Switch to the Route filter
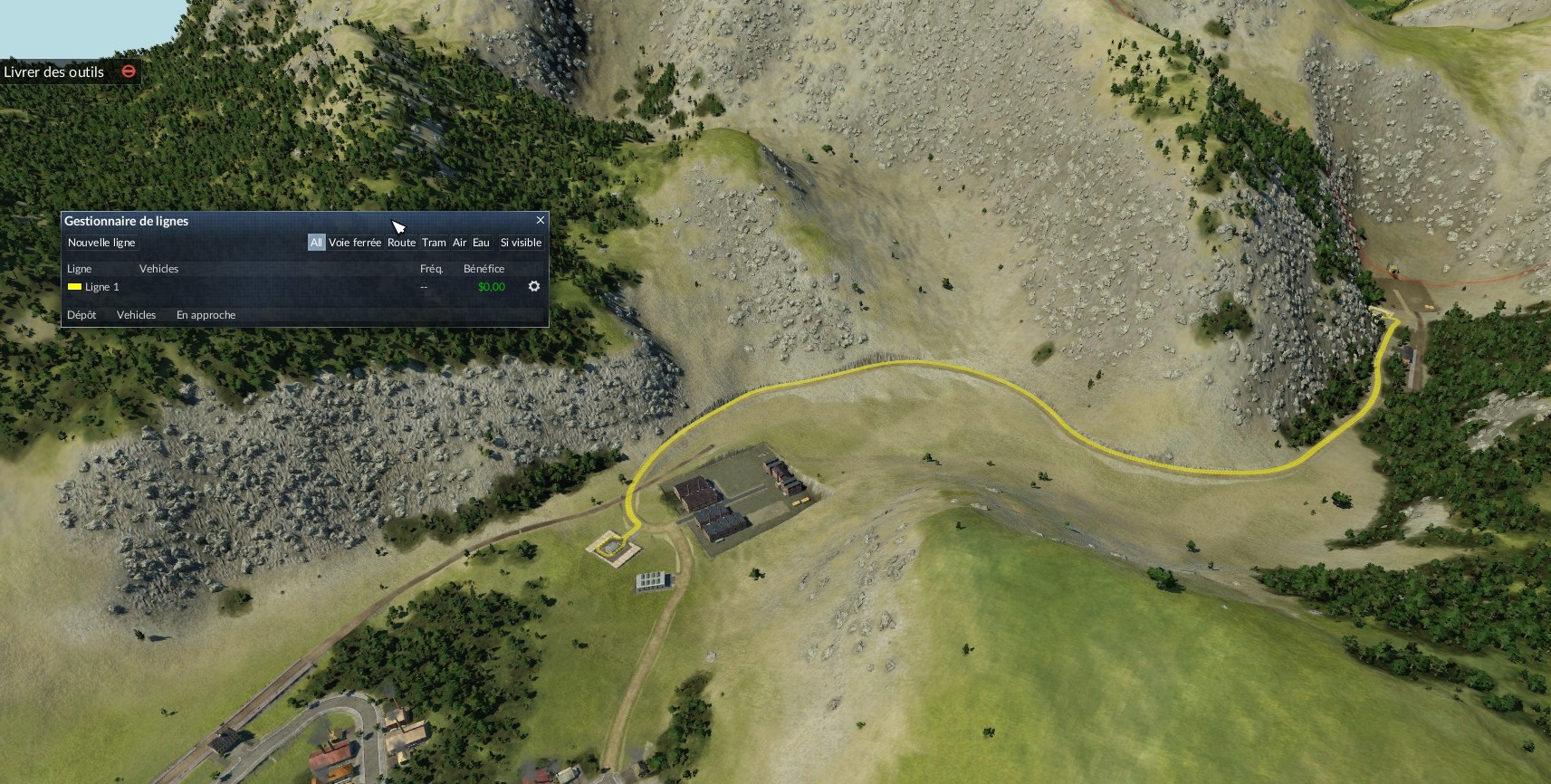The width and height of the screenshot is (1551, 784). point(401,243)
